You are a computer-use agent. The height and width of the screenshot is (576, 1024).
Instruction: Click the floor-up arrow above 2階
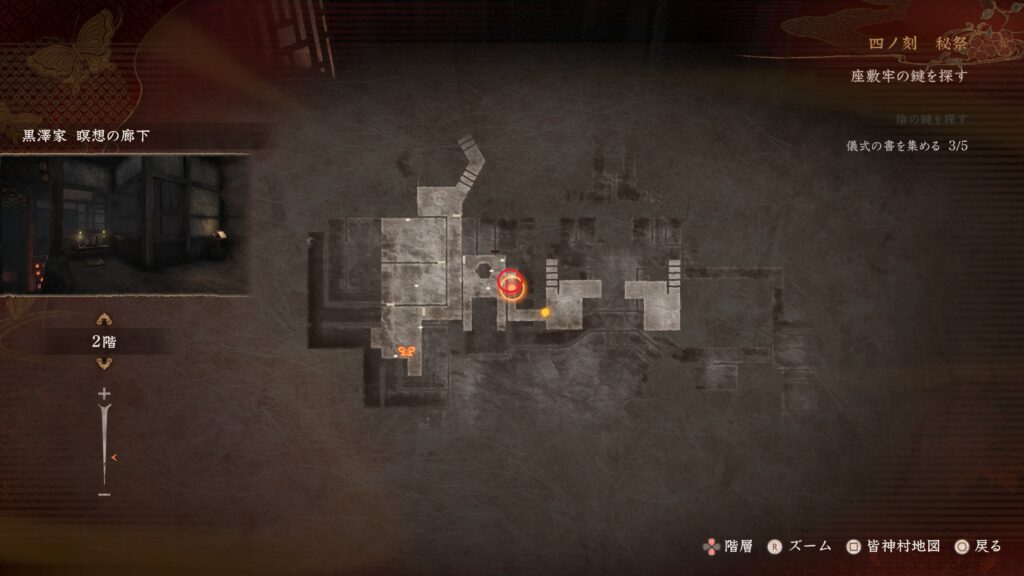(x=104, y=321)
